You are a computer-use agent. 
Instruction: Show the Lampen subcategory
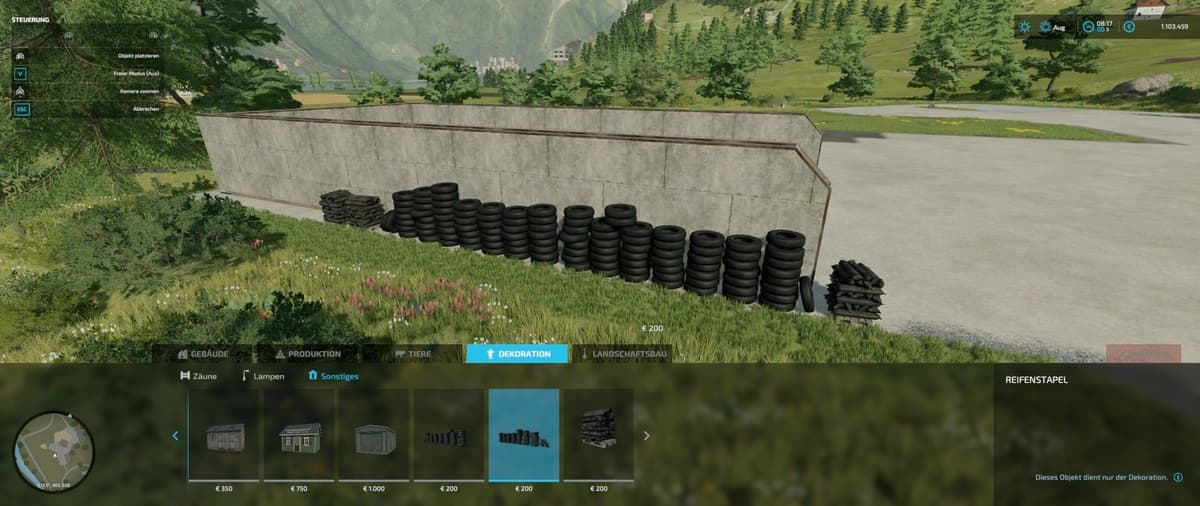263,376
